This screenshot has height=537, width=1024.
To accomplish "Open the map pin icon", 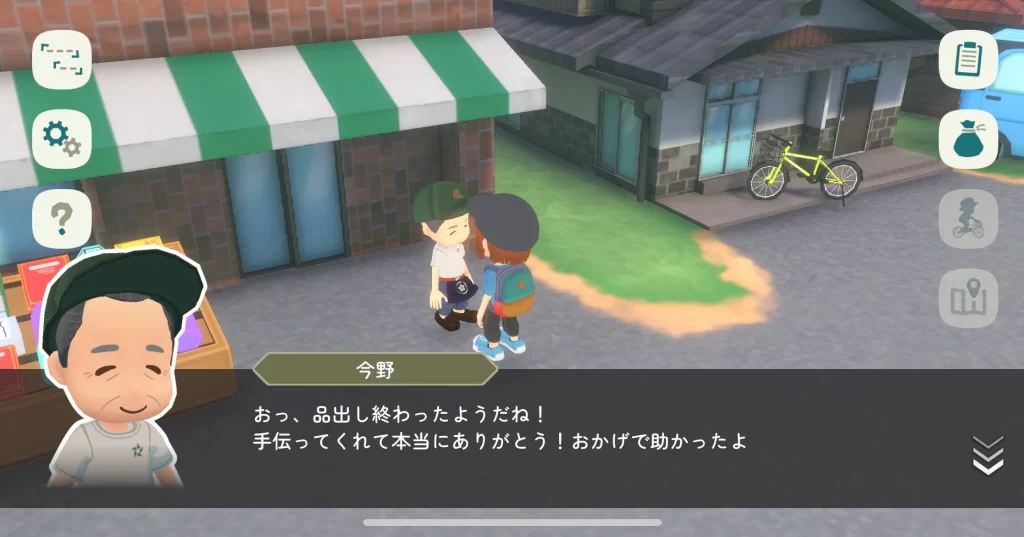I will (968, 297).
